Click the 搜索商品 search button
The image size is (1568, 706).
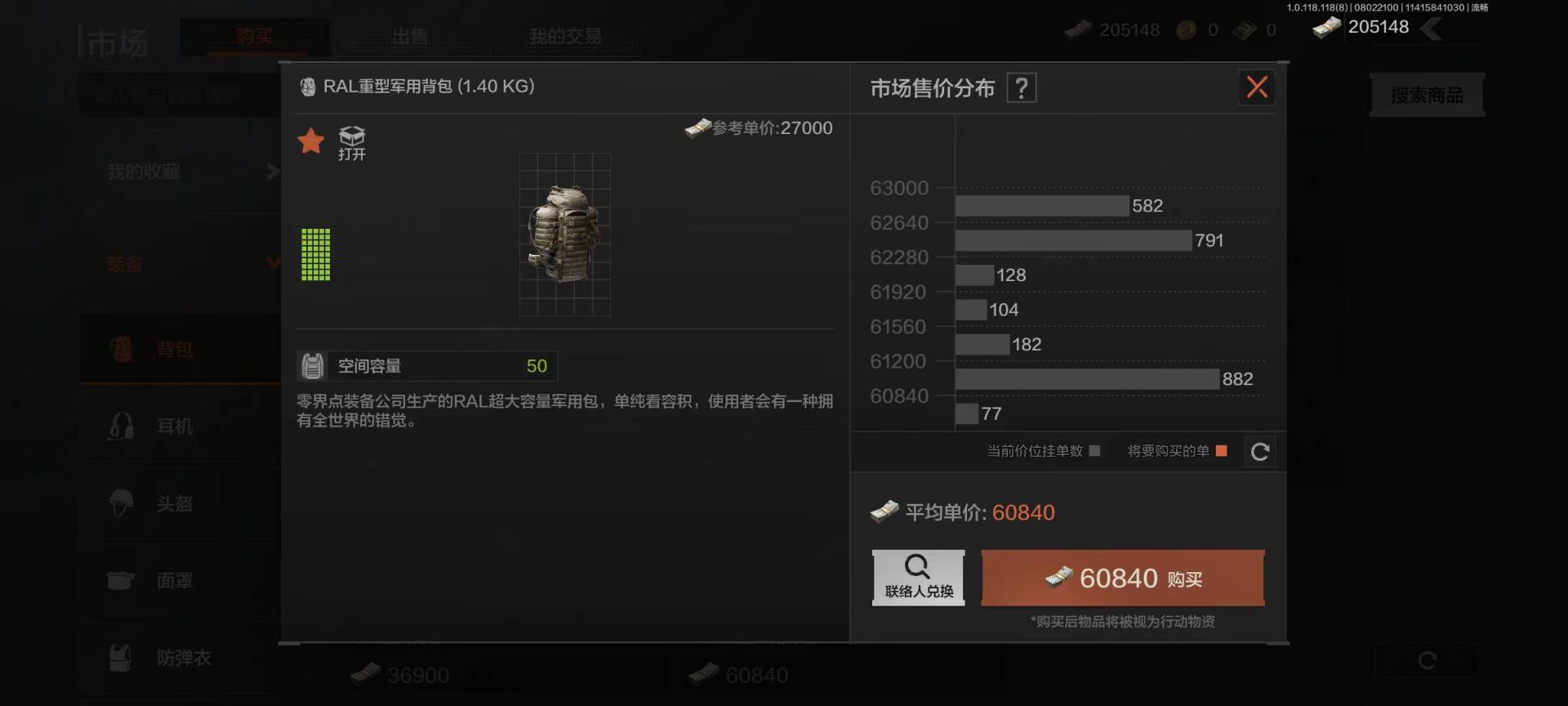click(1427, 96)
